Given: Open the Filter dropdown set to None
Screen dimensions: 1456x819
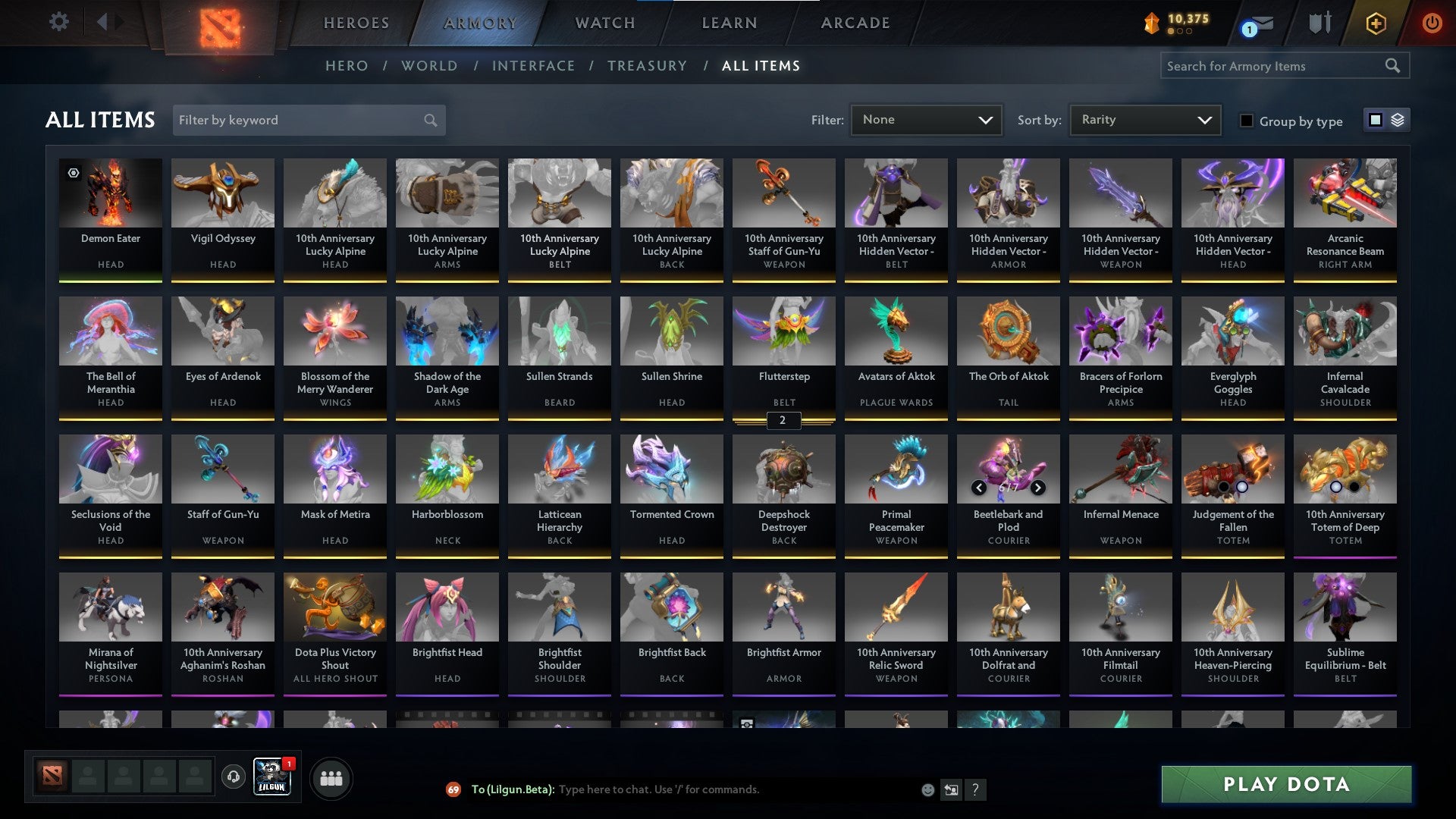Looking at the screenshot, I should coord(926,119).
